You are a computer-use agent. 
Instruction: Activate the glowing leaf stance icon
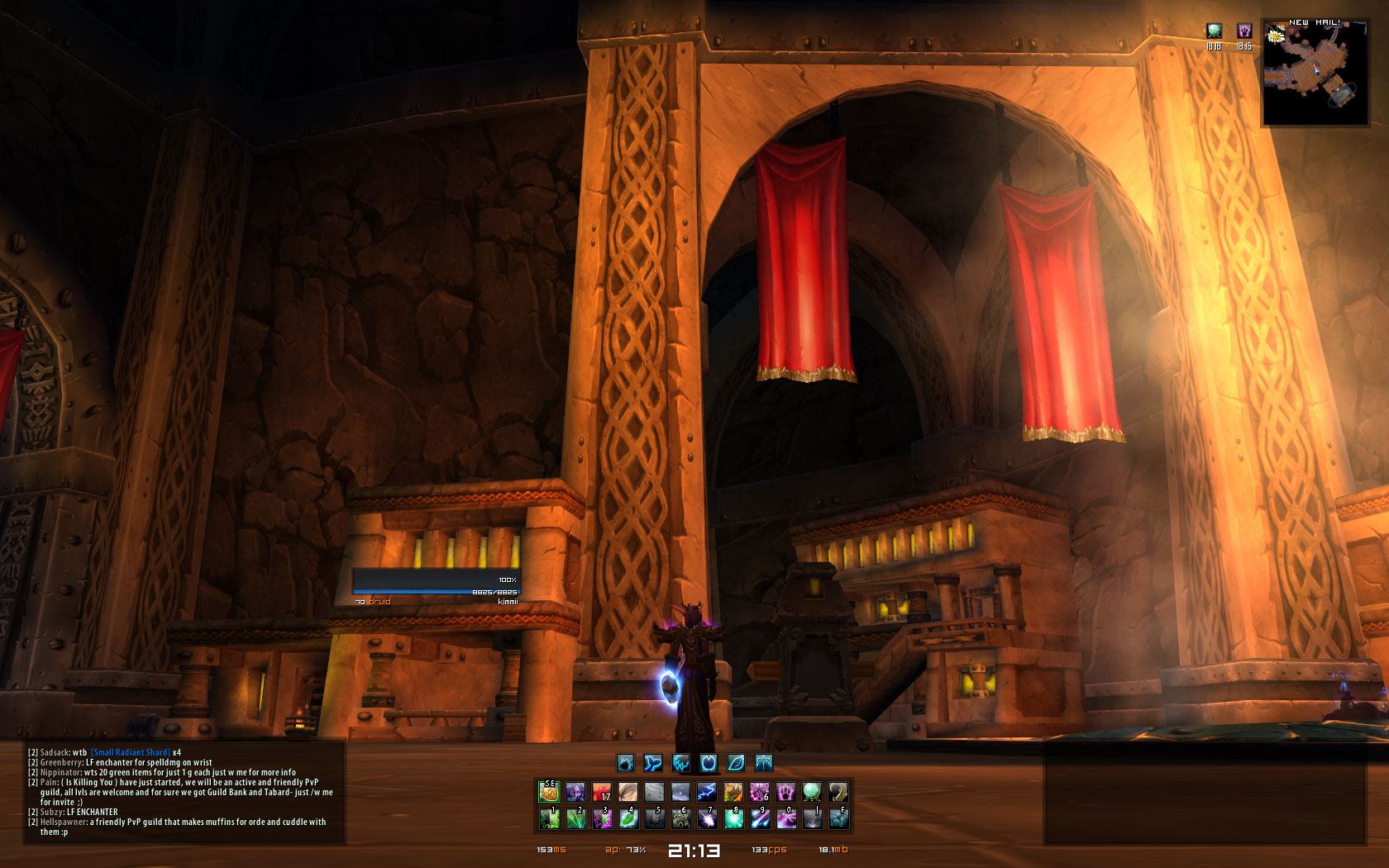click(736, 762)
